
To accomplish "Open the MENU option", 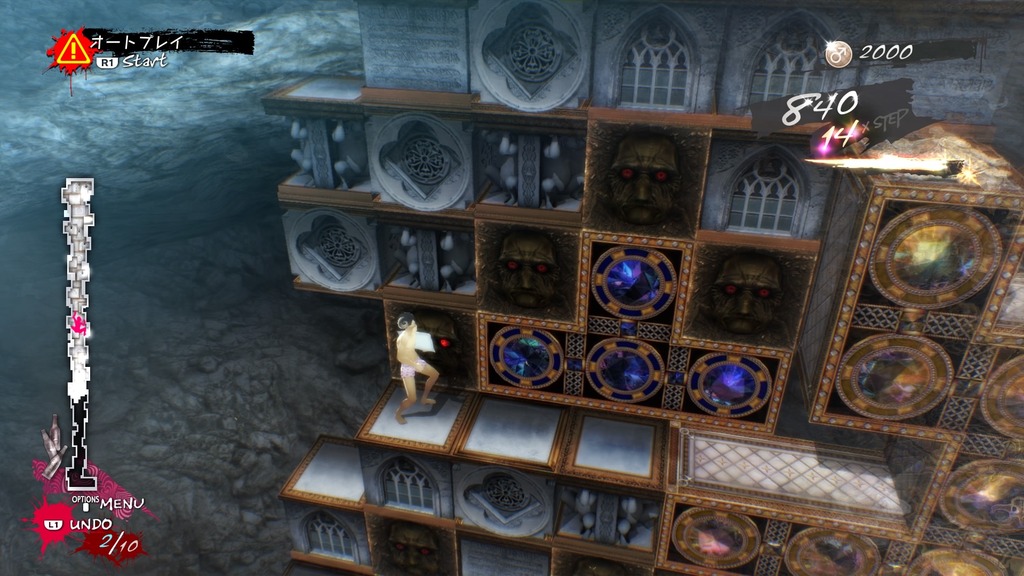I will coord(120,502).
